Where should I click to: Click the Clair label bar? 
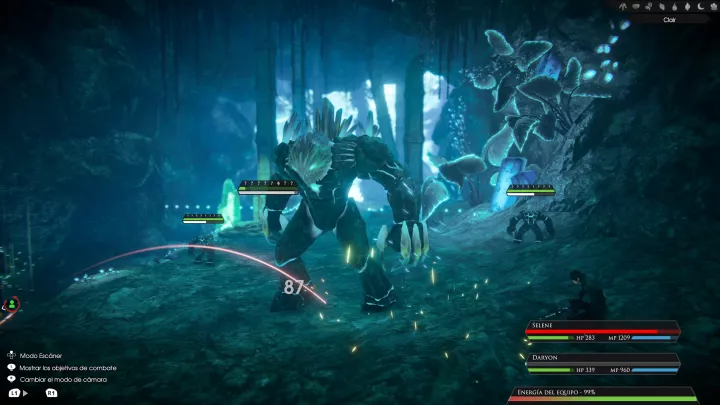click(669, 20)
